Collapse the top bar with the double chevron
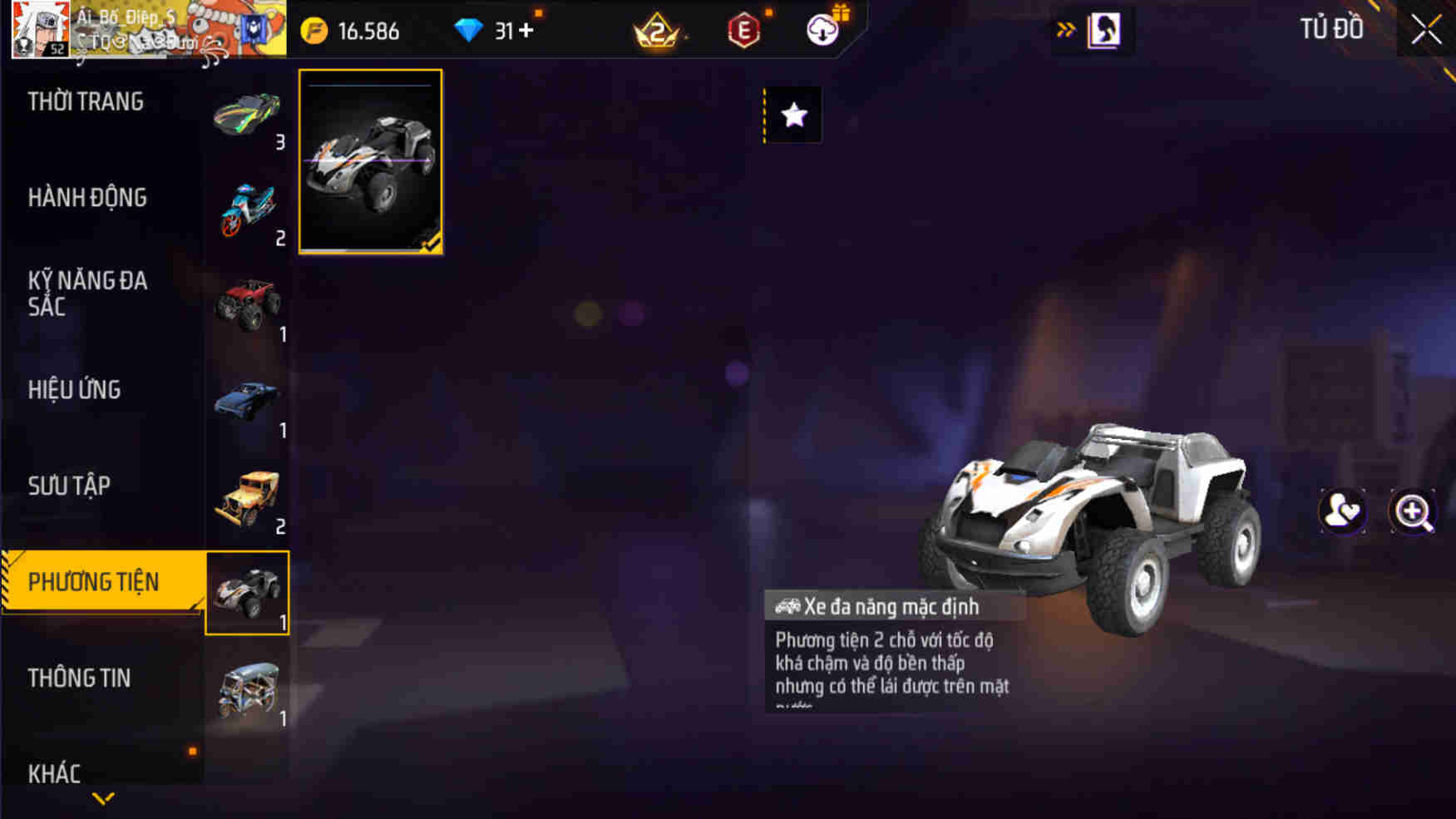 point(1066,26)
